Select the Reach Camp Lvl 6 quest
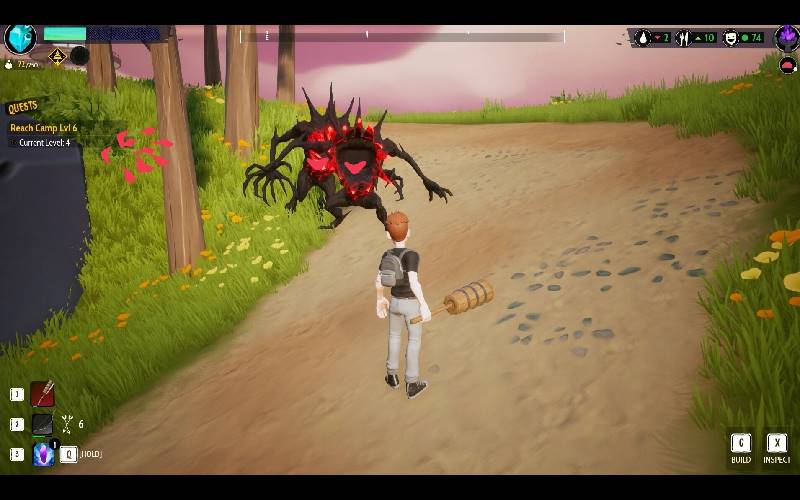The image size is (800, 500). [43, 128]
